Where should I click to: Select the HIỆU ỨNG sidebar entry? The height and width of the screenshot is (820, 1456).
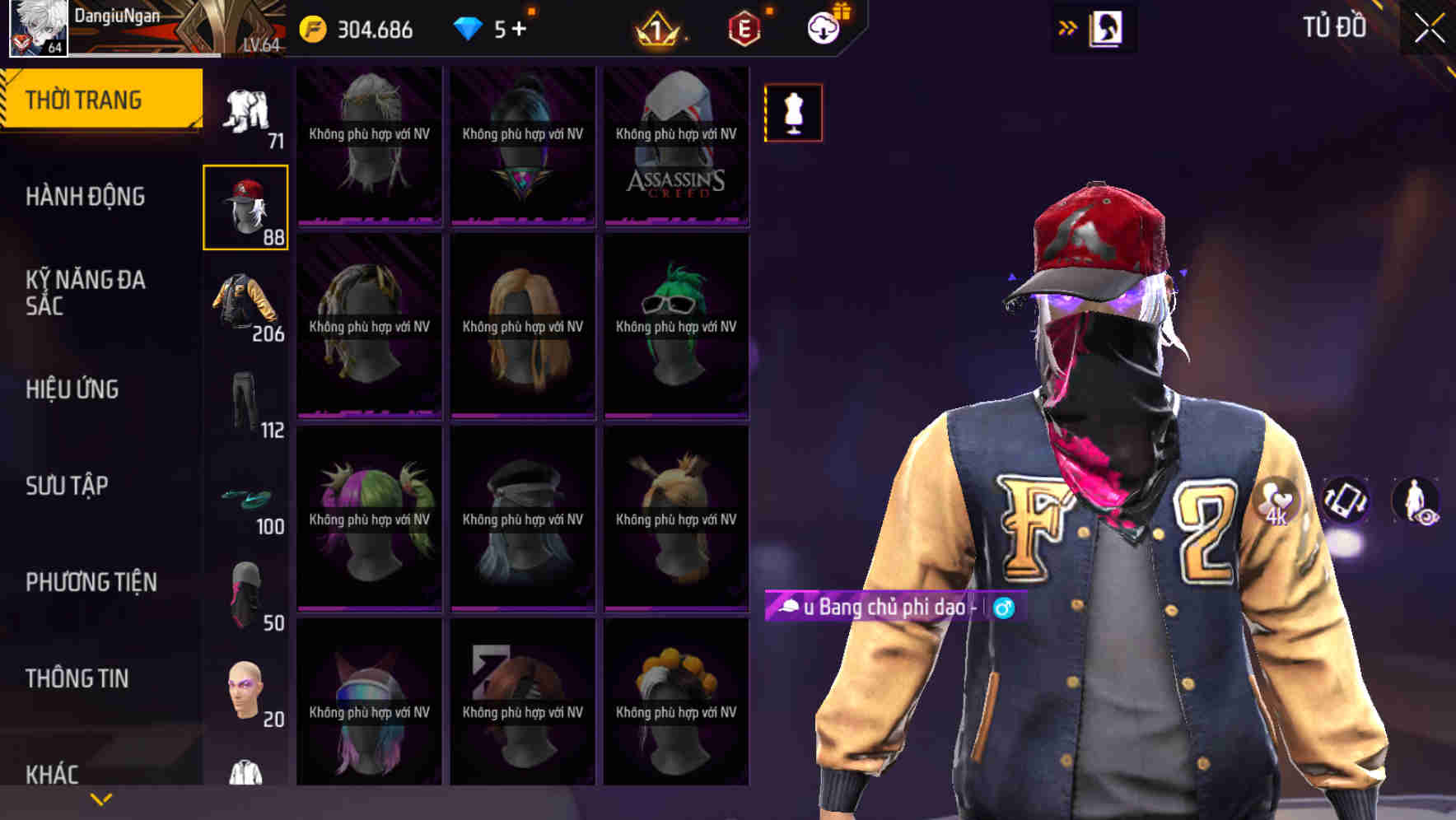pyautogui.click(x=72, y=389)
